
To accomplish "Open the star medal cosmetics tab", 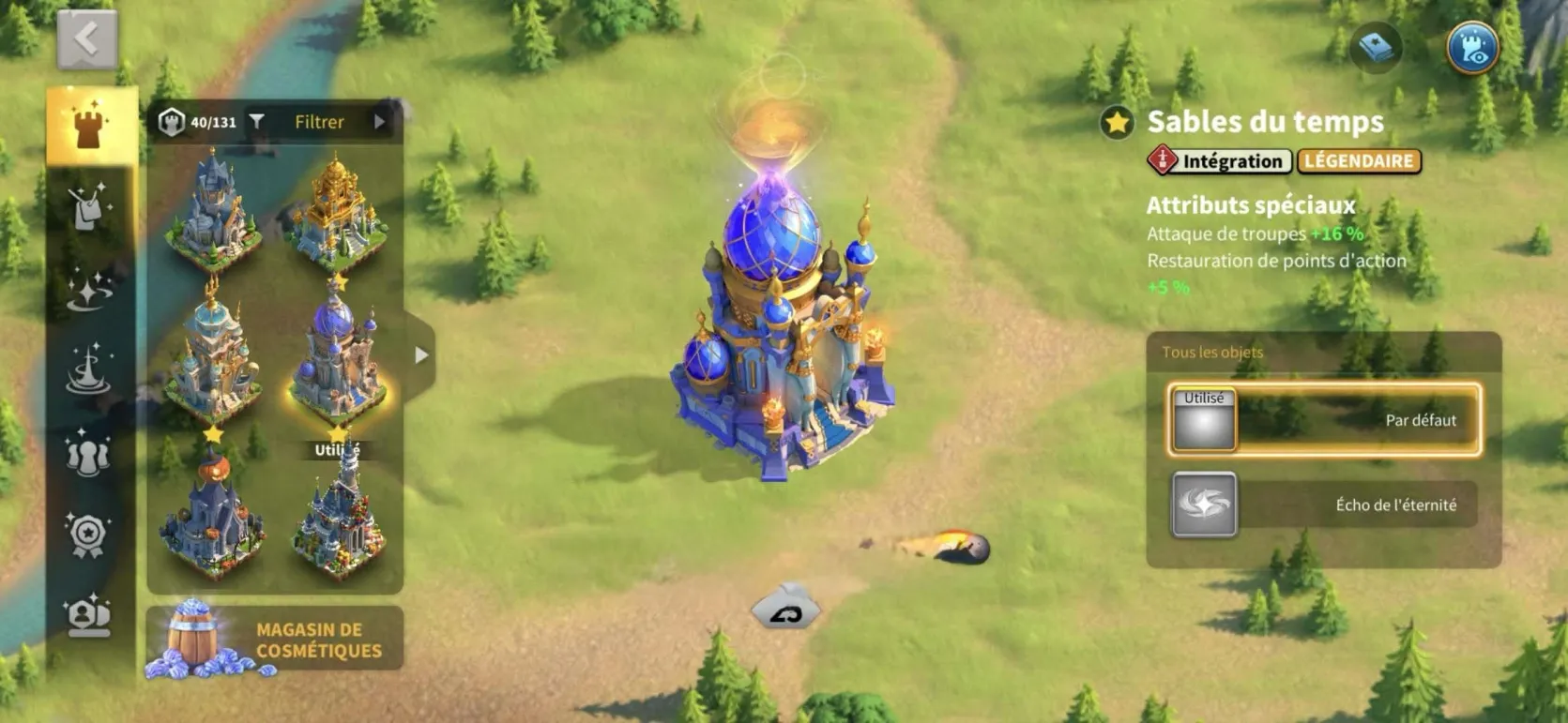I will (x=88, y=535).
